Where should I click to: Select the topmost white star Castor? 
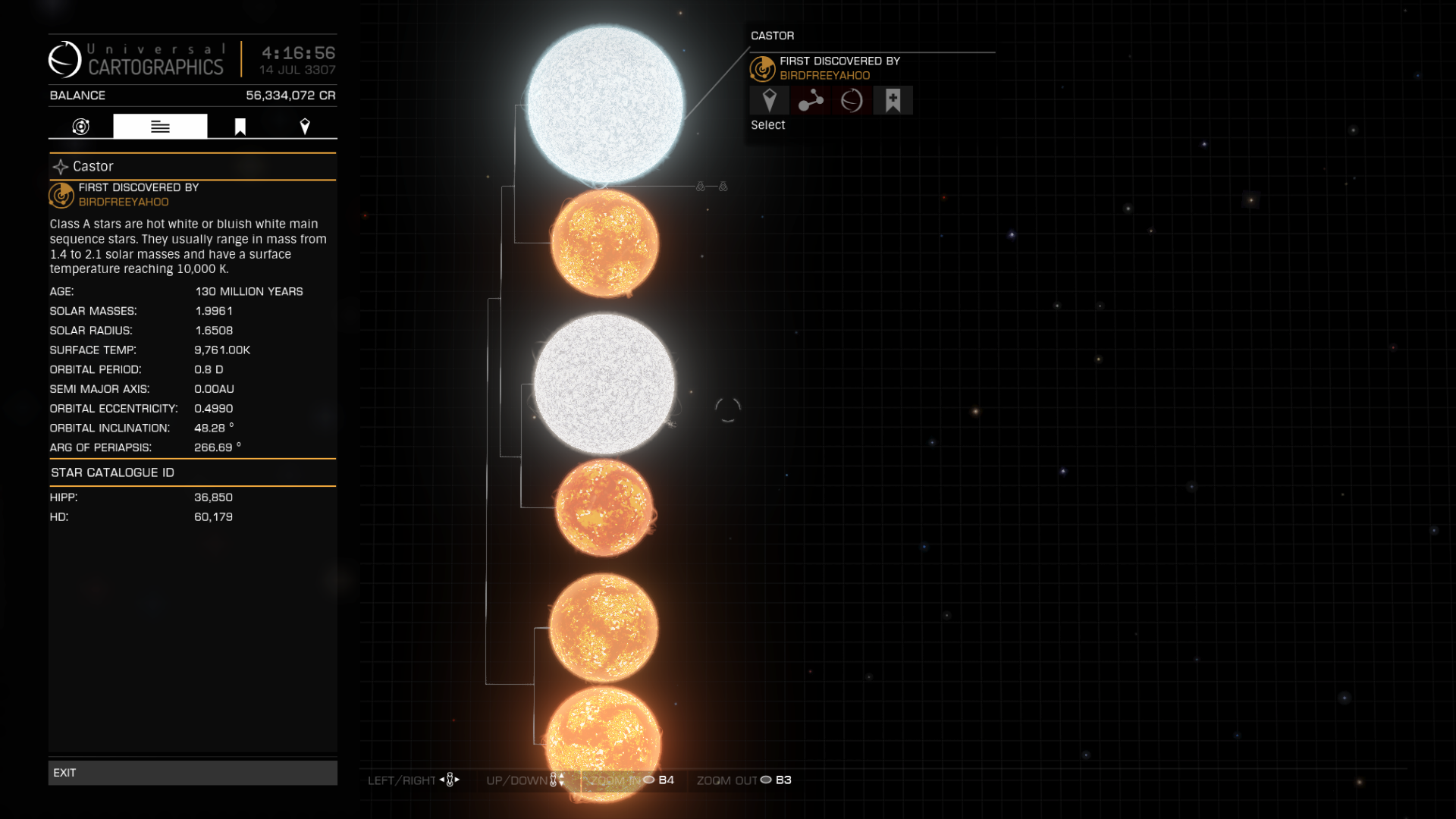pos(605,105)
